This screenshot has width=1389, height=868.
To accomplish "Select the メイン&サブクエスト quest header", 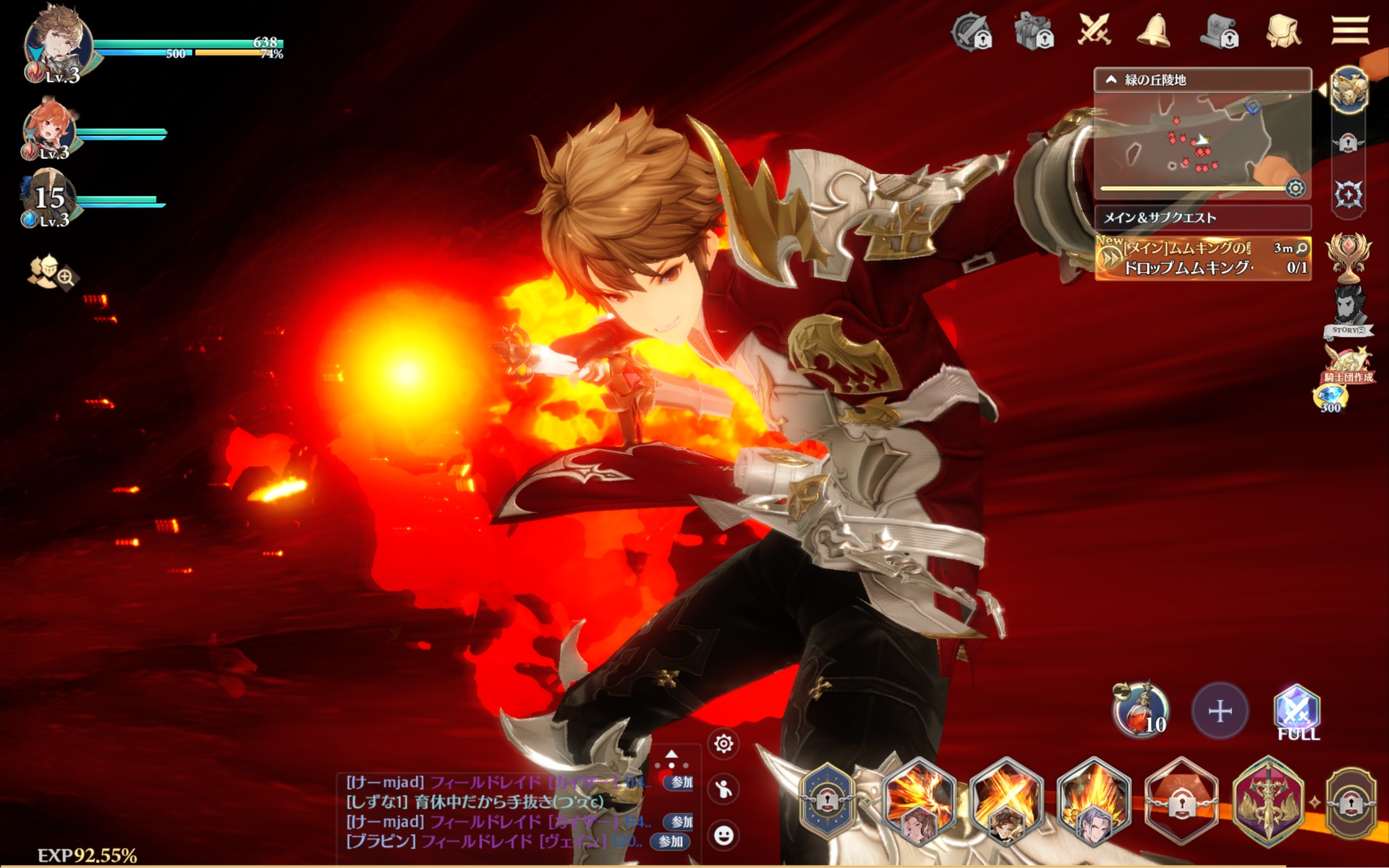I will tap(1202, 218).
